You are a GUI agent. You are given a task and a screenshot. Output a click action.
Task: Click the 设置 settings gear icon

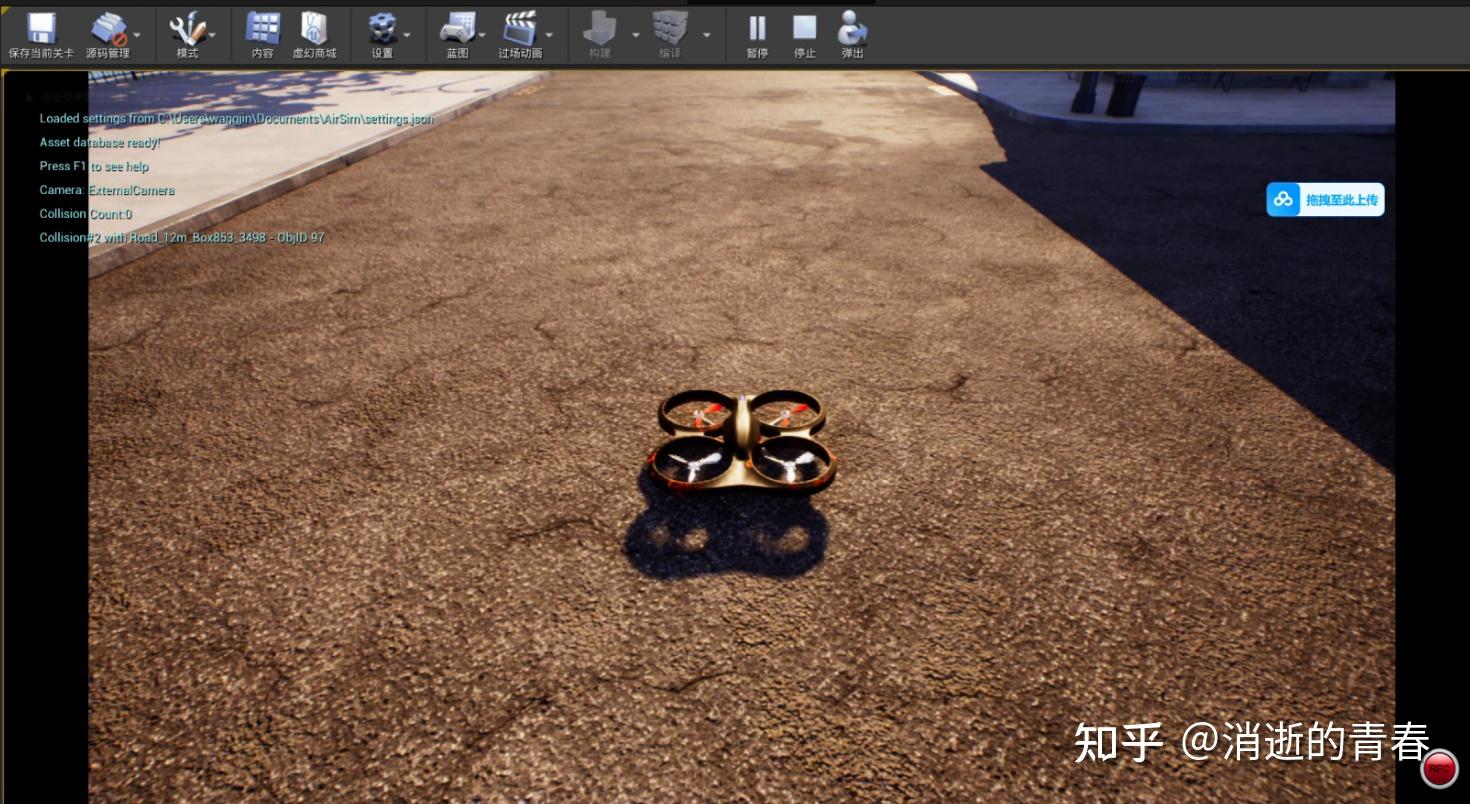coord(382,27)
